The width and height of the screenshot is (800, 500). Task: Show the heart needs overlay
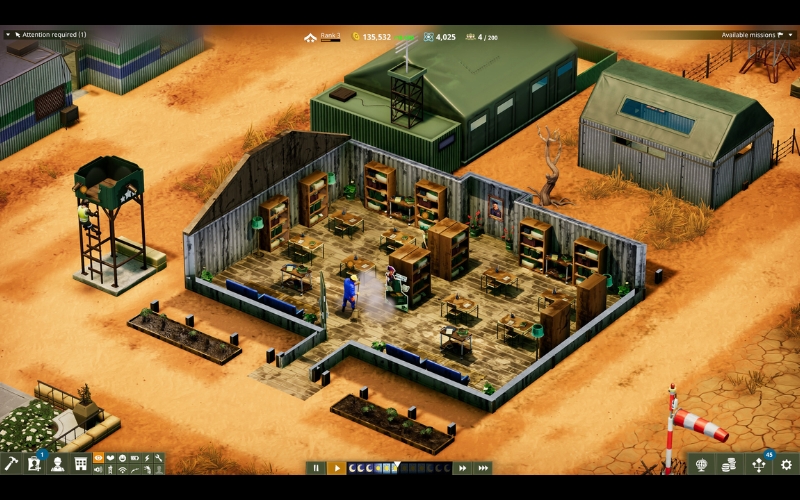pyautogui.click(x=111, y=458)
